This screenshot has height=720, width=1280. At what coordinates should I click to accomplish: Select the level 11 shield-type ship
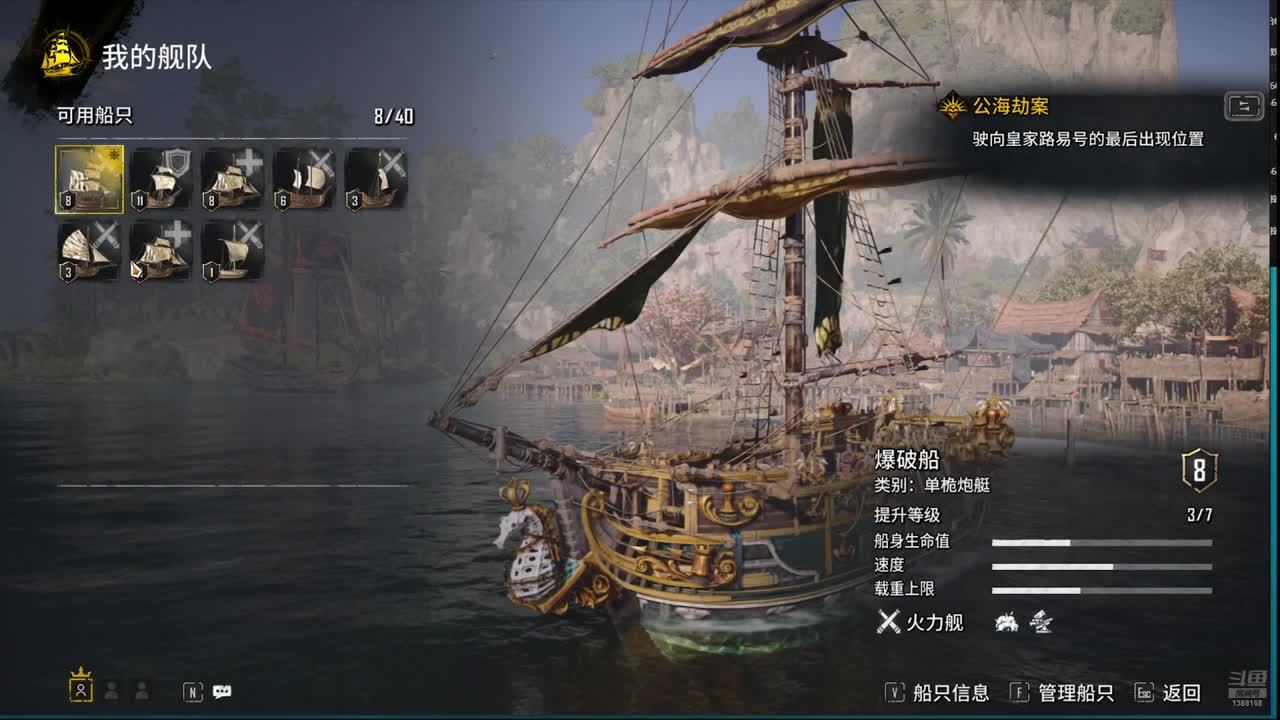[161, 180]
